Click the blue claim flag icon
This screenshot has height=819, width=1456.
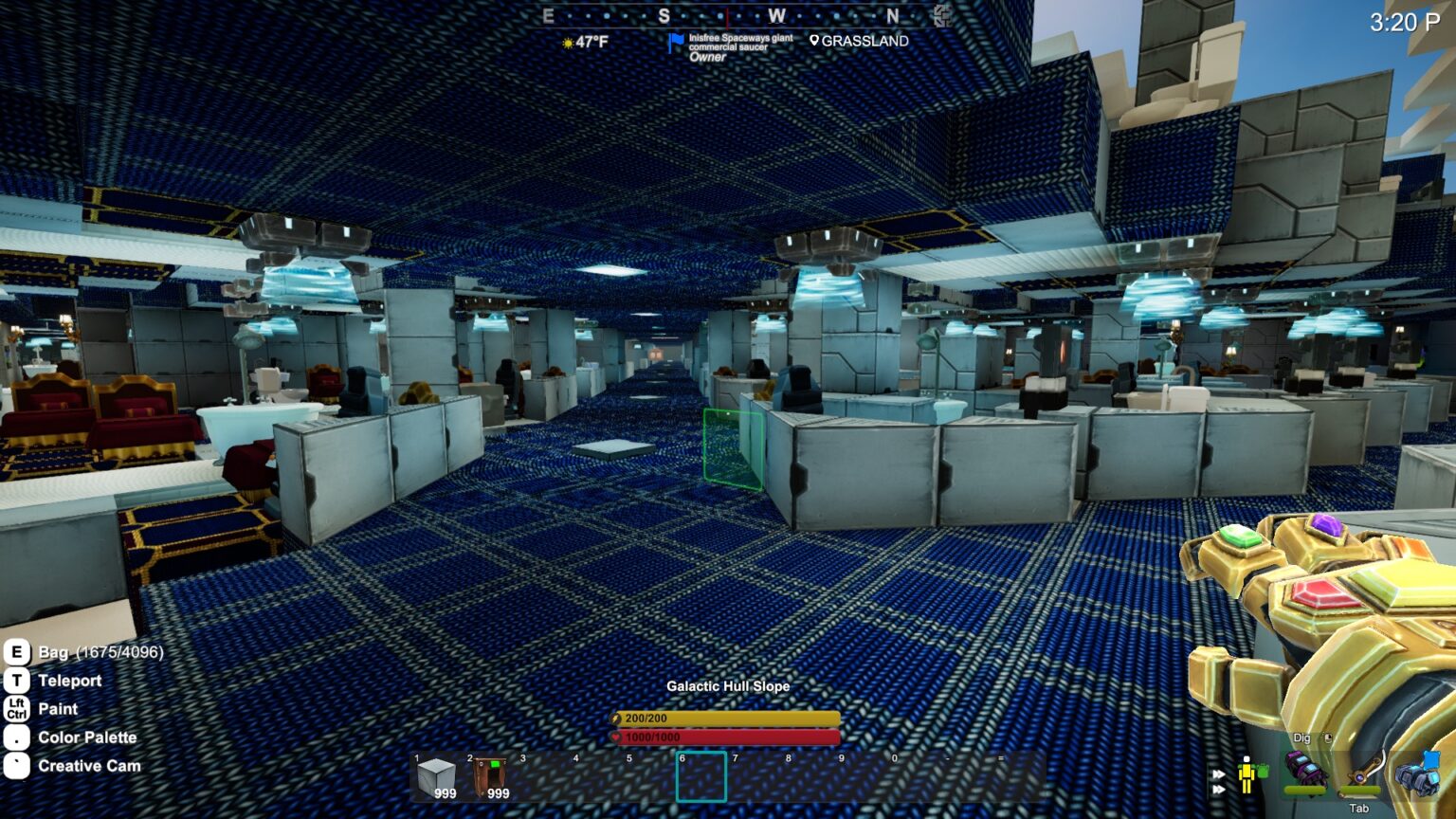point(675,44)
